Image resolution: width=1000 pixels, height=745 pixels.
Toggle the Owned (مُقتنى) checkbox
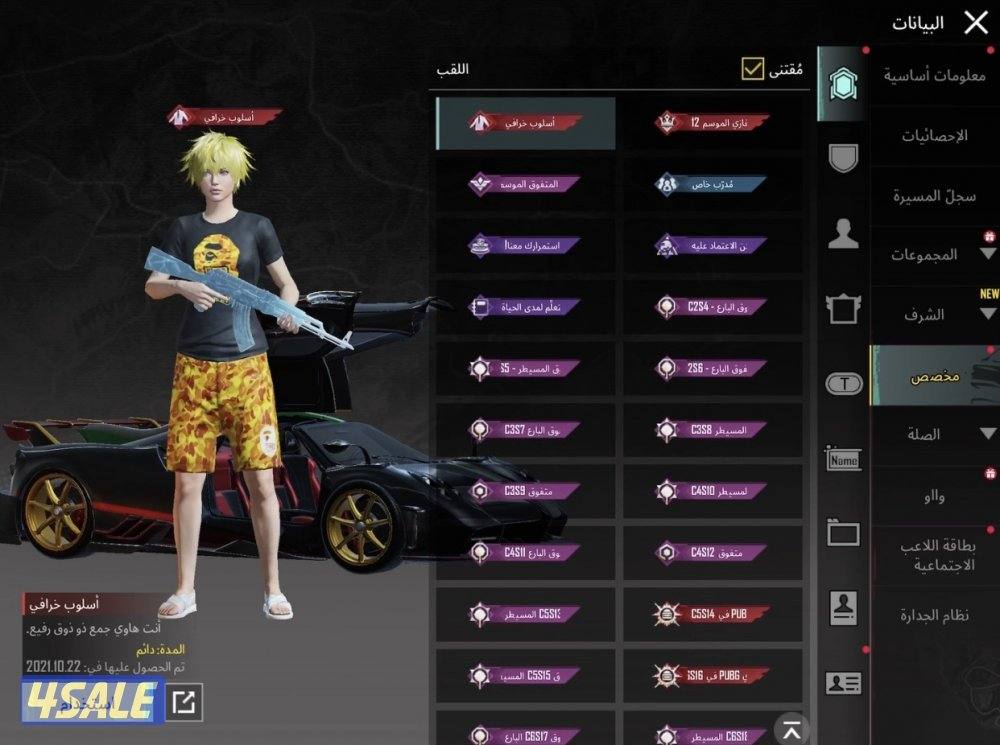753,68
